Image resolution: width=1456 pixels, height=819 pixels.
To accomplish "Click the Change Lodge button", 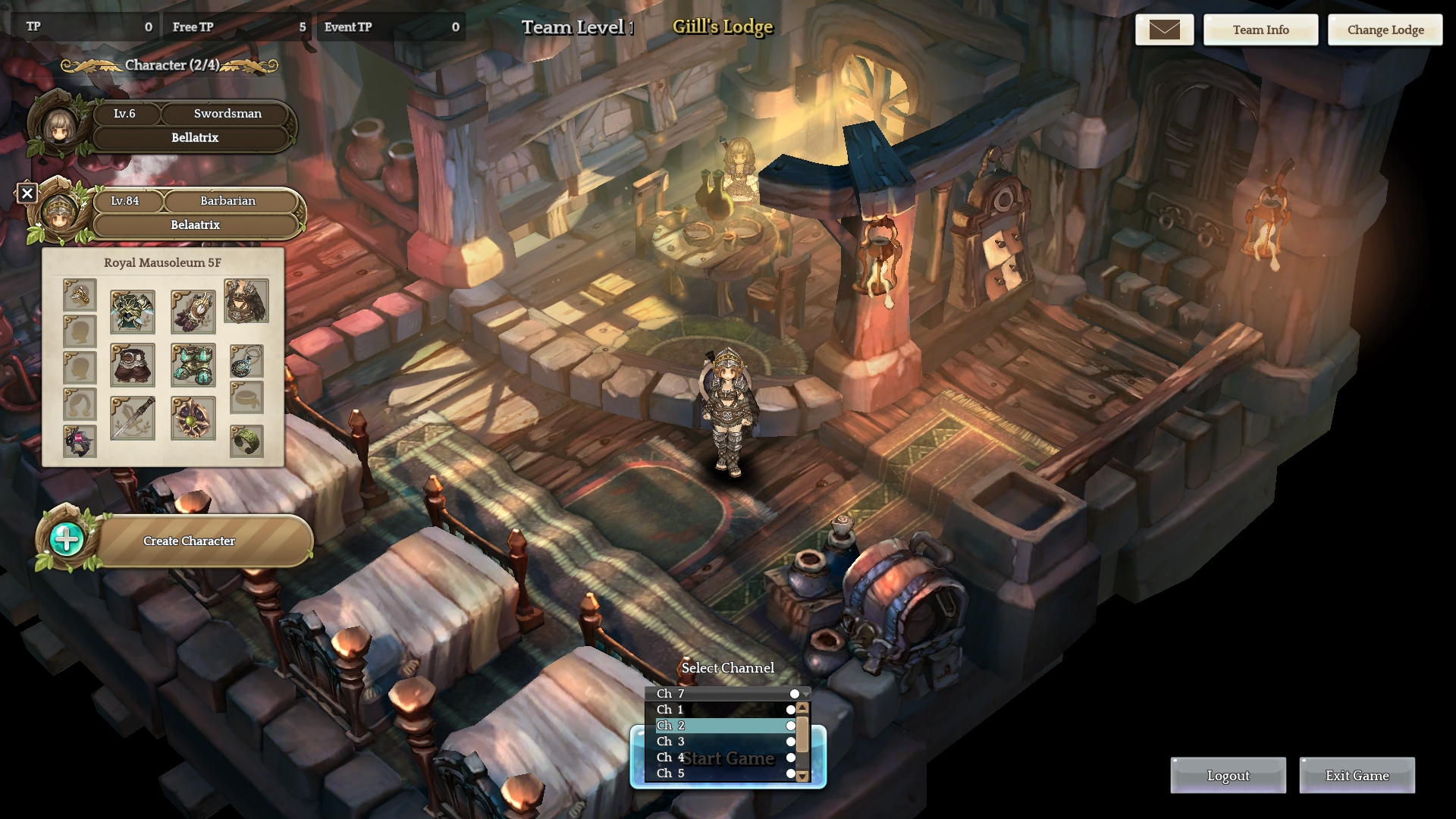I will pos(1385,30).
